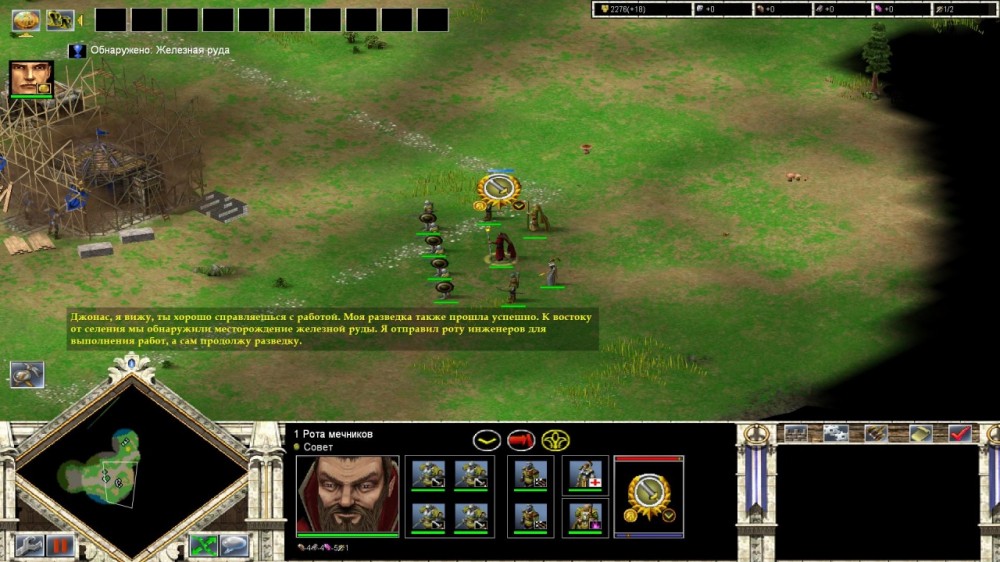This screenshot has width=1000, height=562.
Task: Open the wrench settings button
Action: click(28, 546)
